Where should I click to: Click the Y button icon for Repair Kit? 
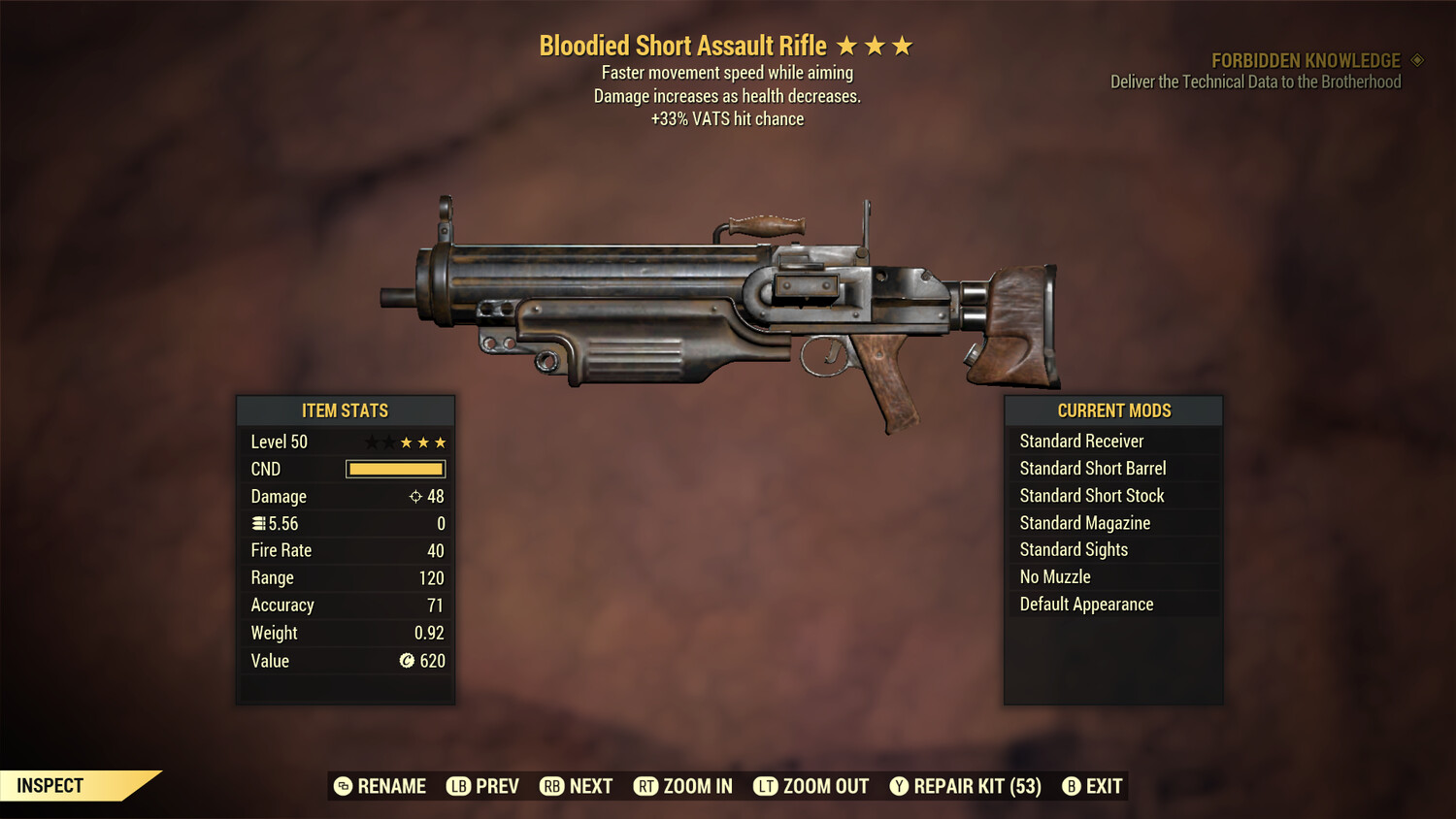[899, 786]
